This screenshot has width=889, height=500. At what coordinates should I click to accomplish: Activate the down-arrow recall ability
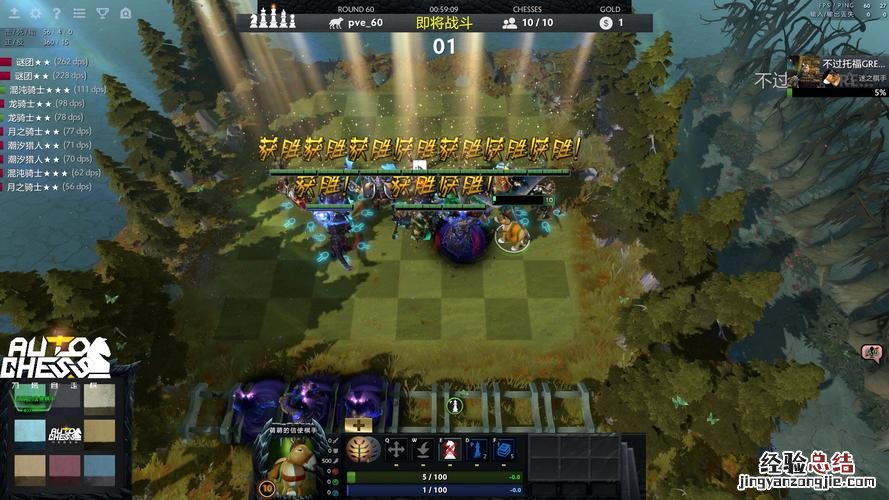423,450
